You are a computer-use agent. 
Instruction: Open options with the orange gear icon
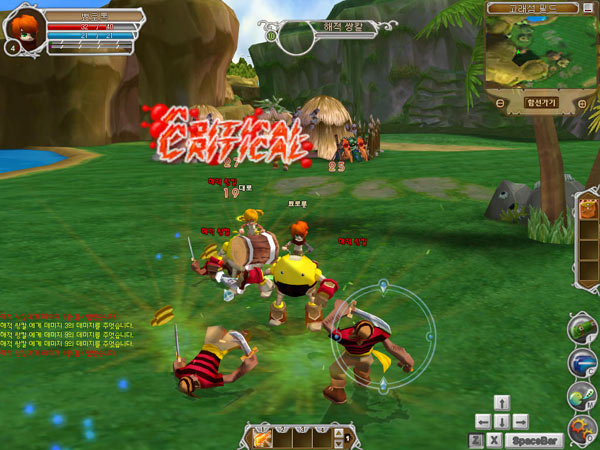click(582, 428)
